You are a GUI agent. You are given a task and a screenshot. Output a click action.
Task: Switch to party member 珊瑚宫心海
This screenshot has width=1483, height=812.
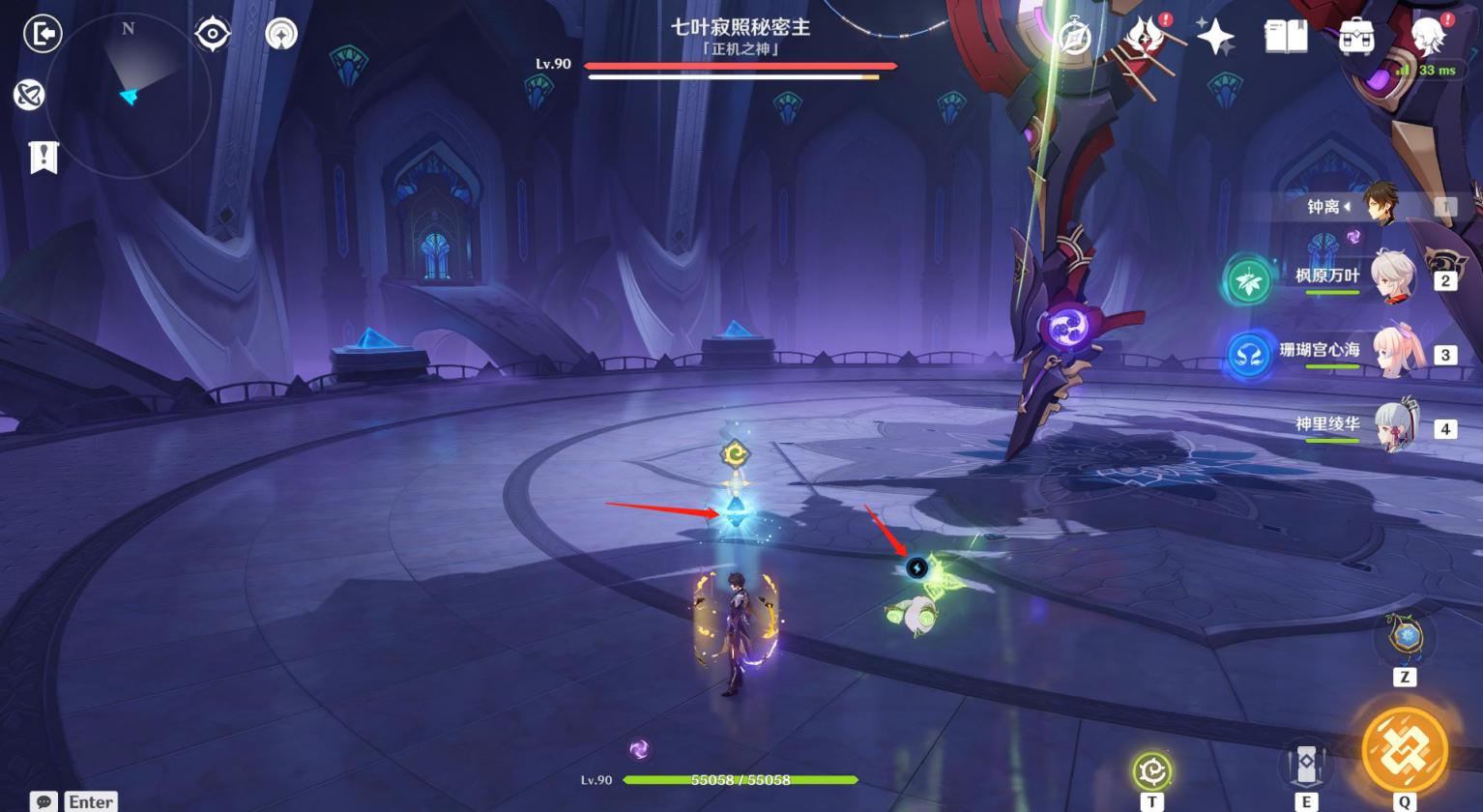coord(1398,353)
